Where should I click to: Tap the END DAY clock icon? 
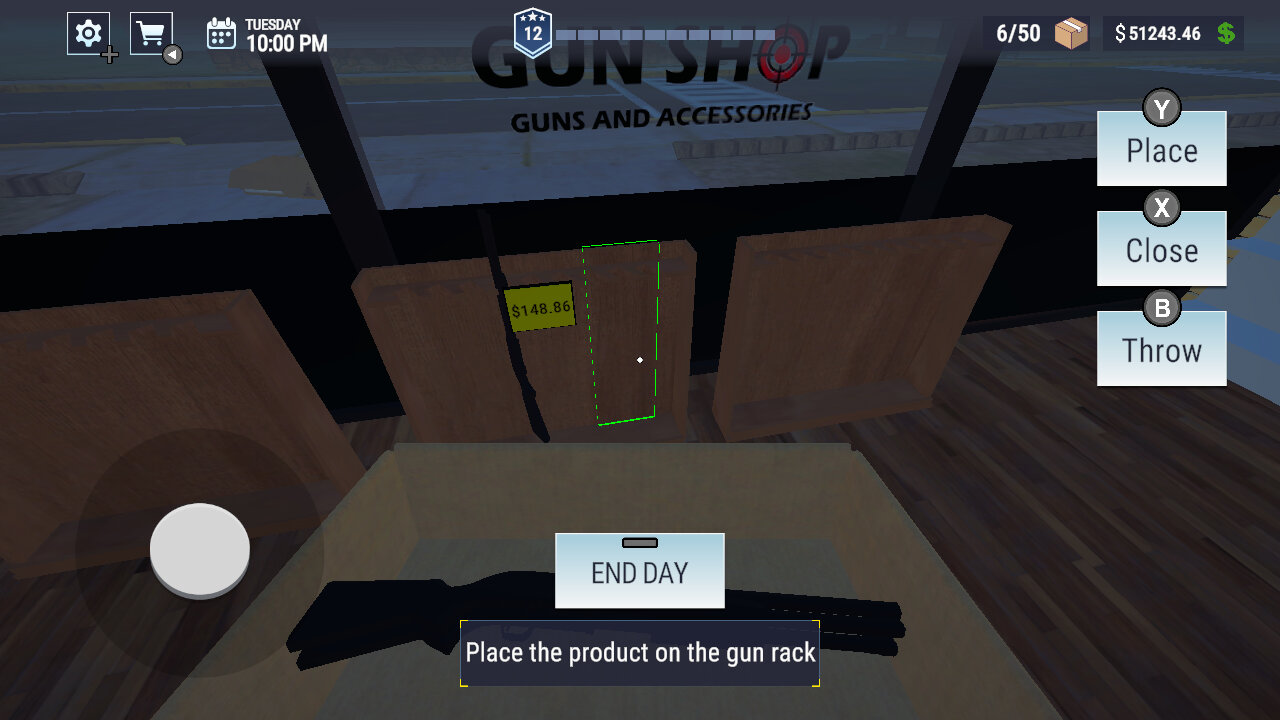click(x=639, y=541)
